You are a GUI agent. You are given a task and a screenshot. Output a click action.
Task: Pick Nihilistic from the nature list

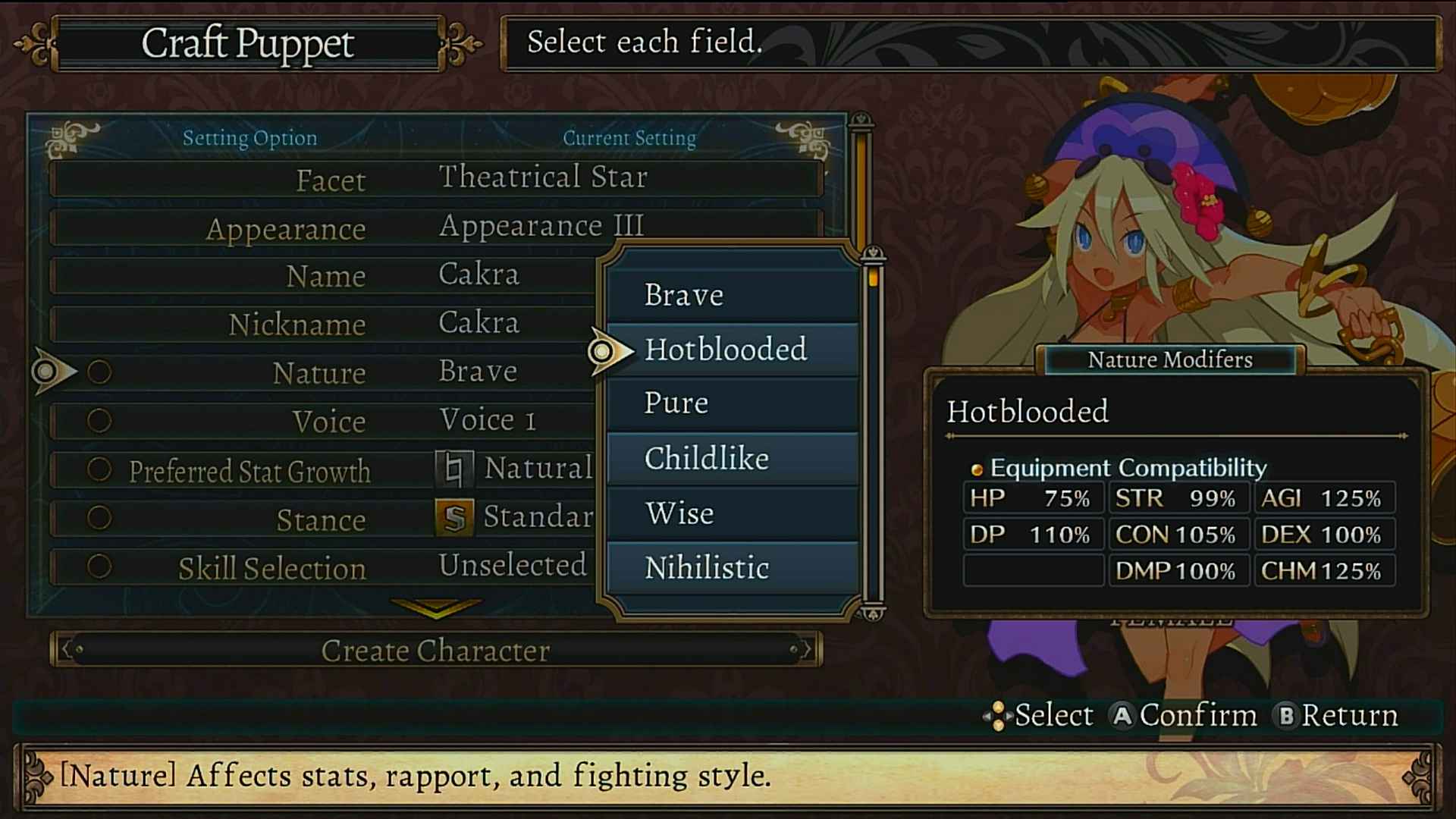coord(732,568)
